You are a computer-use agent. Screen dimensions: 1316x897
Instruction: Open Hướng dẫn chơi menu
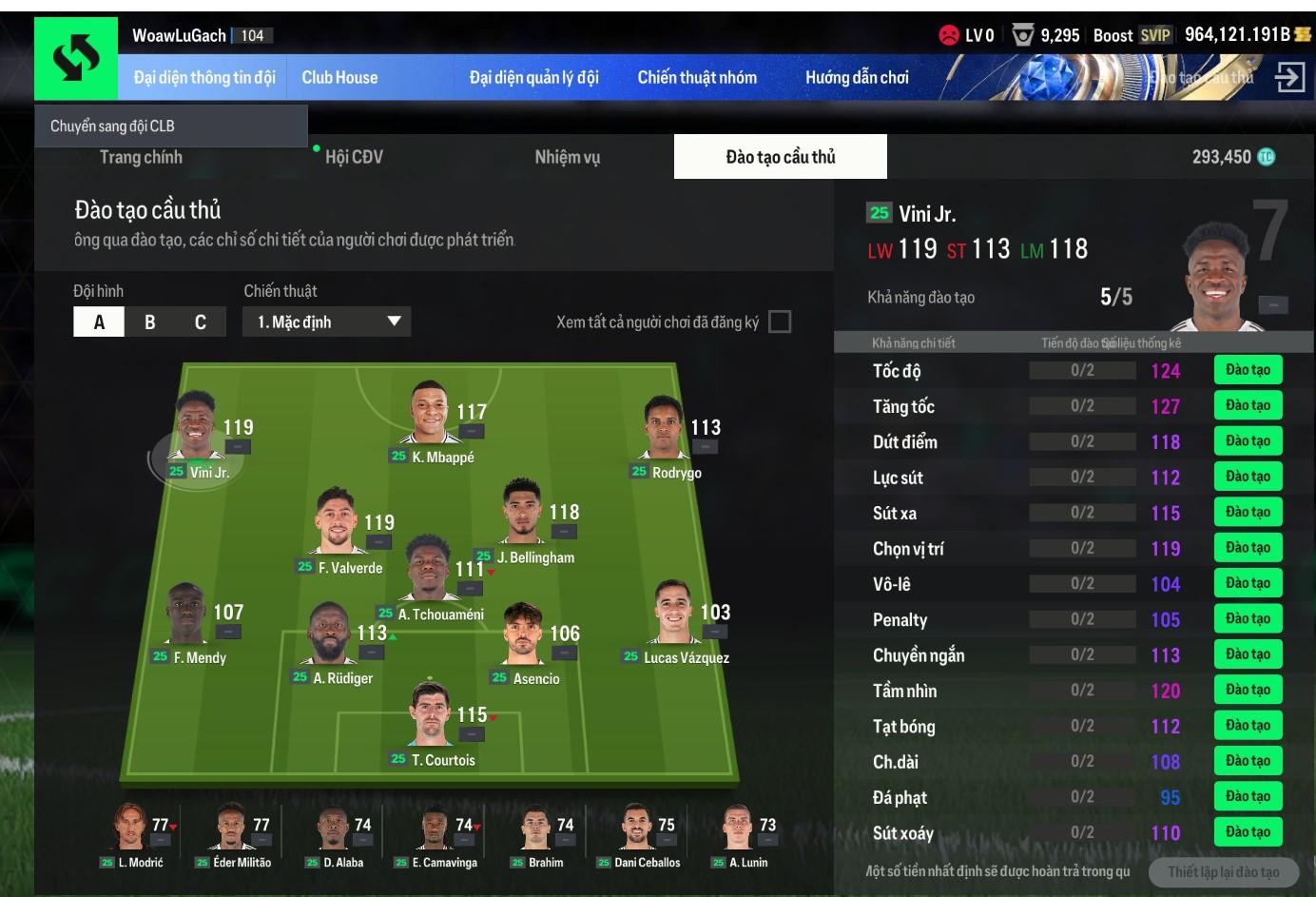click(857, 78)
